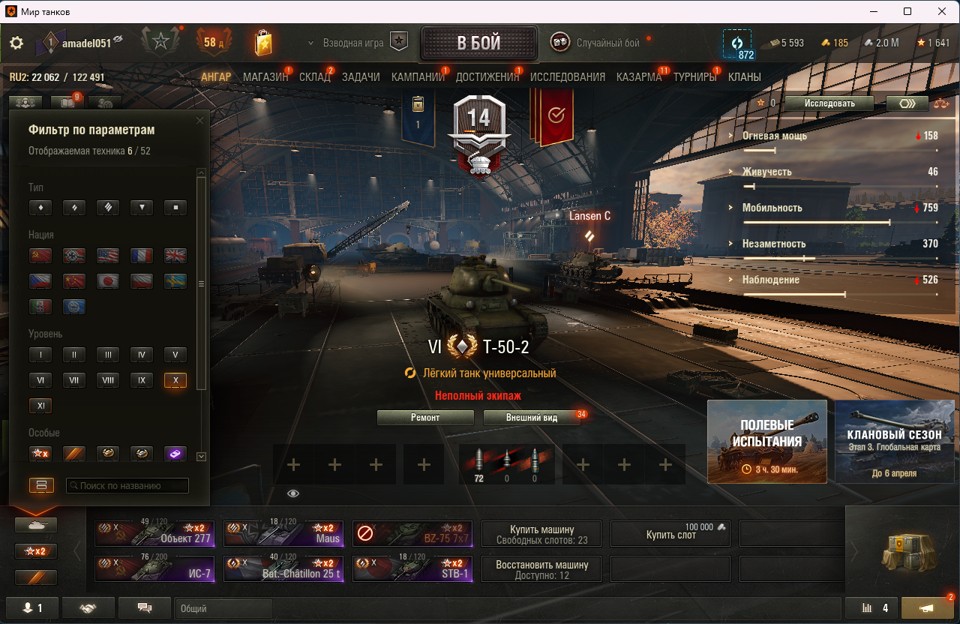This screenshot has width=960, height=624.
Task: Click Купить слот to buy a slot
Action: point(673,535)
